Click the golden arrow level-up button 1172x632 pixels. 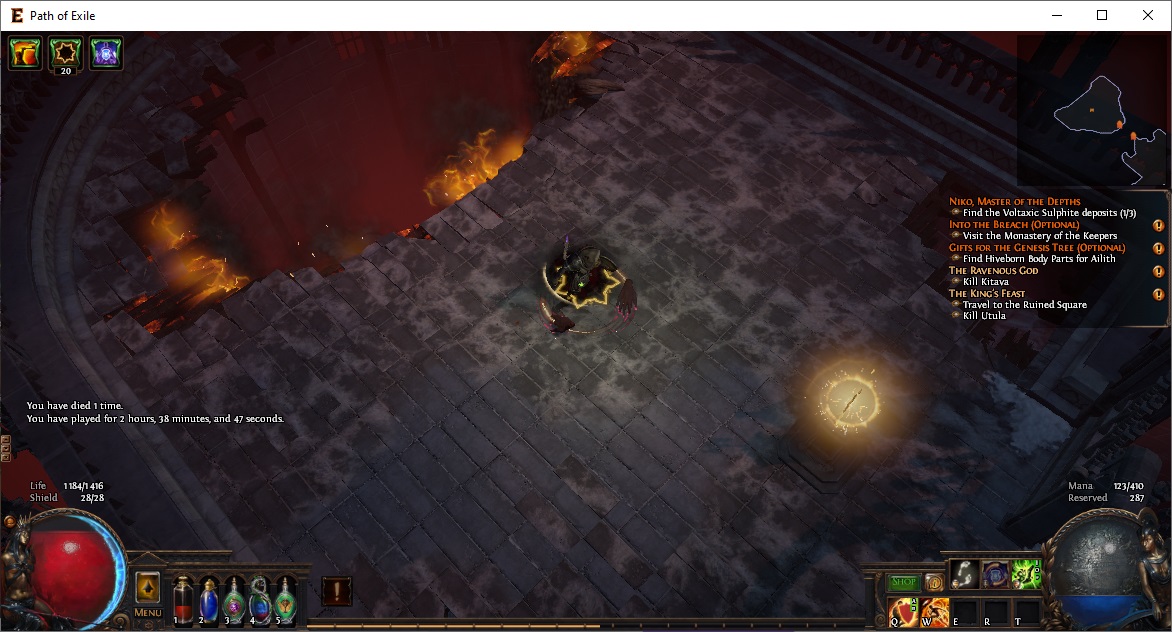pyautogui.click(x=147, y=587)
